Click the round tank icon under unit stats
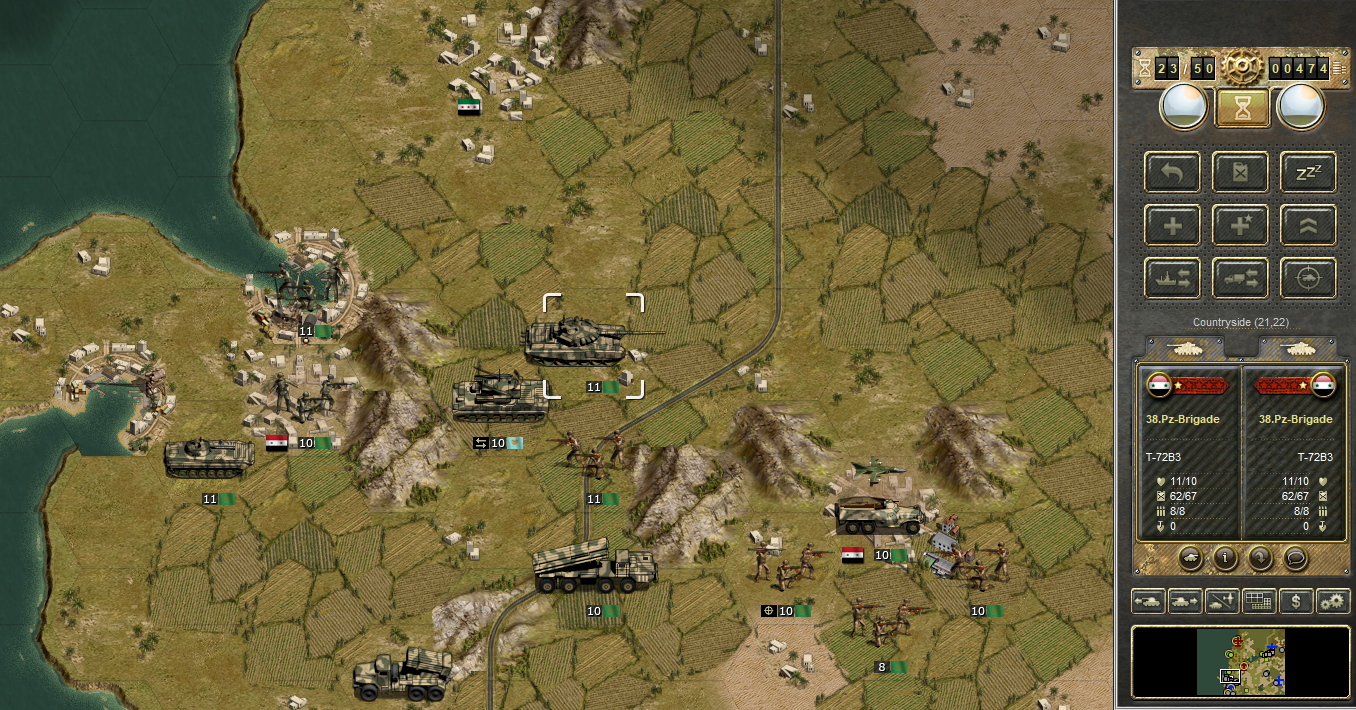Image resolution: width=1356 pixels, height=710 pixels. click(x=1190, y=558)
